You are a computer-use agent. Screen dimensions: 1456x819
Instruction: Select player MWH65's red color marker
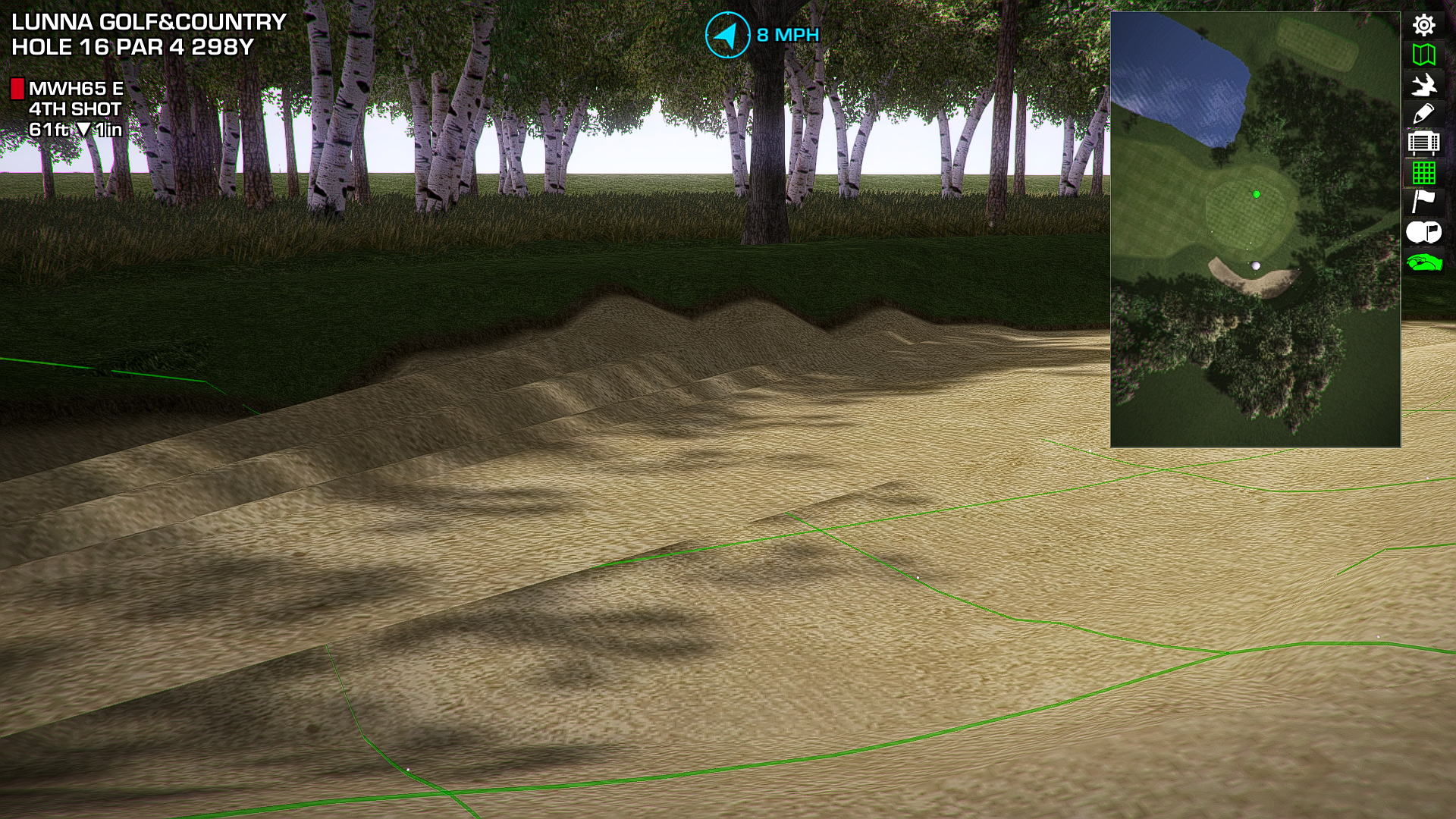(17, 89)
